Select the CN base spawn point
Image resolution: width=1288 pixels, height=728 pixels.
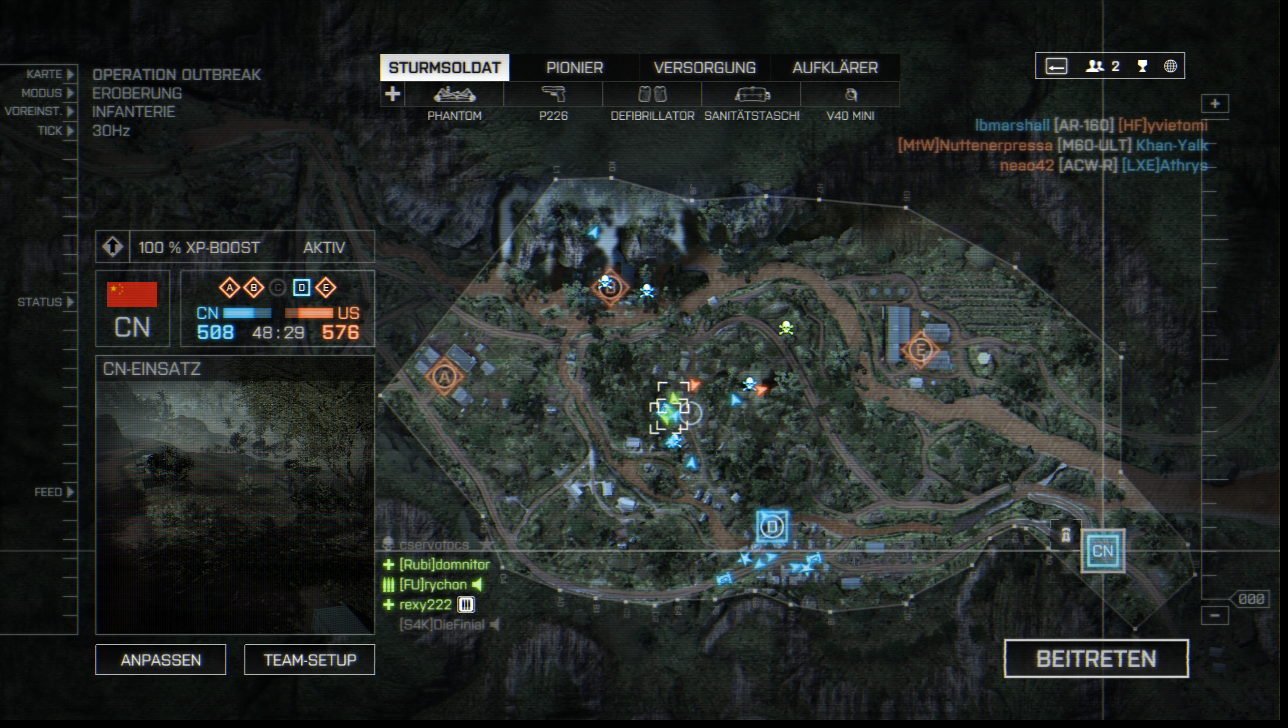(x=1103, y=551)
